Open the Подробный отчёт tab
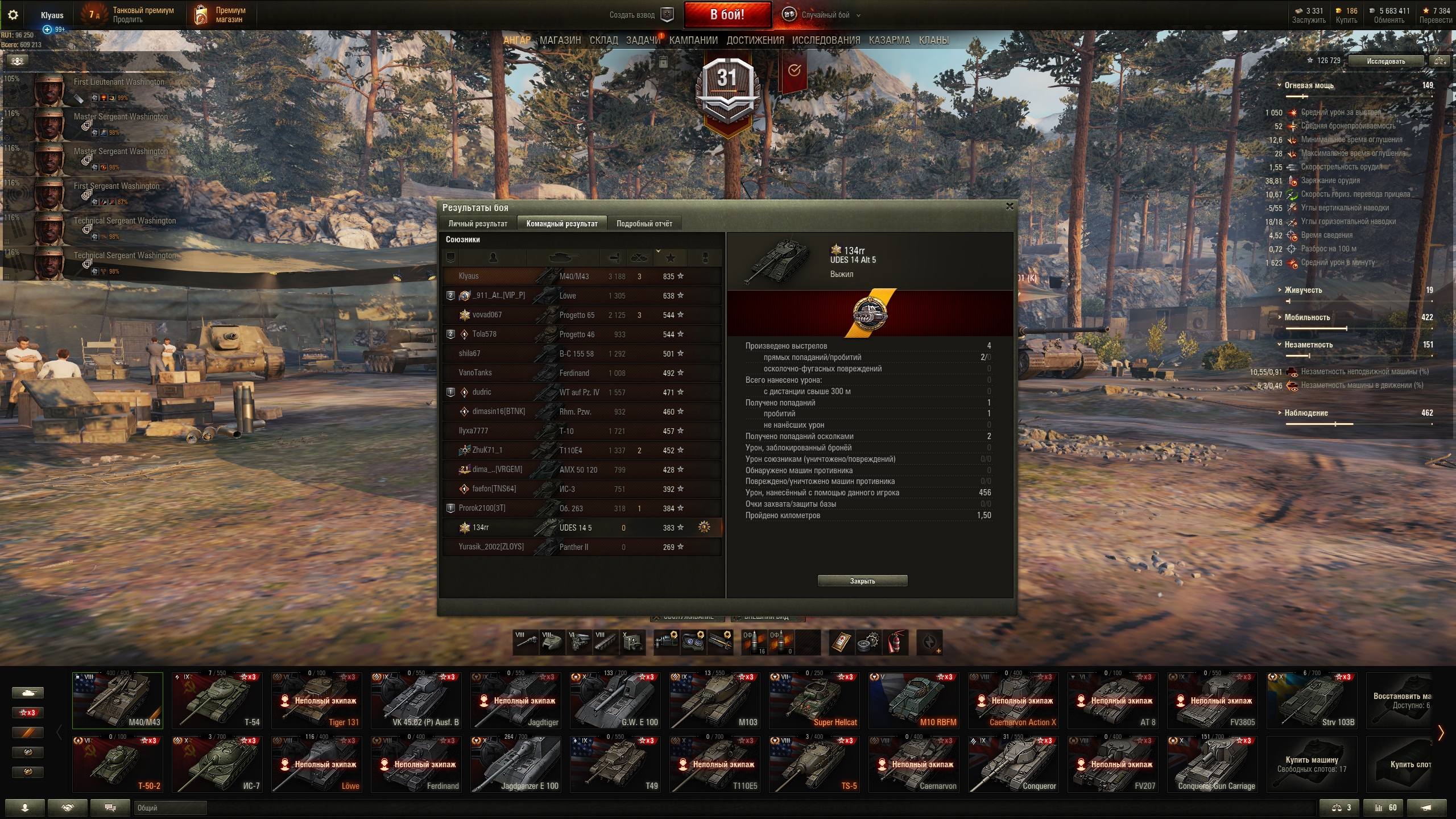This screenshot has width=1456, height=819. click(644, 224)
